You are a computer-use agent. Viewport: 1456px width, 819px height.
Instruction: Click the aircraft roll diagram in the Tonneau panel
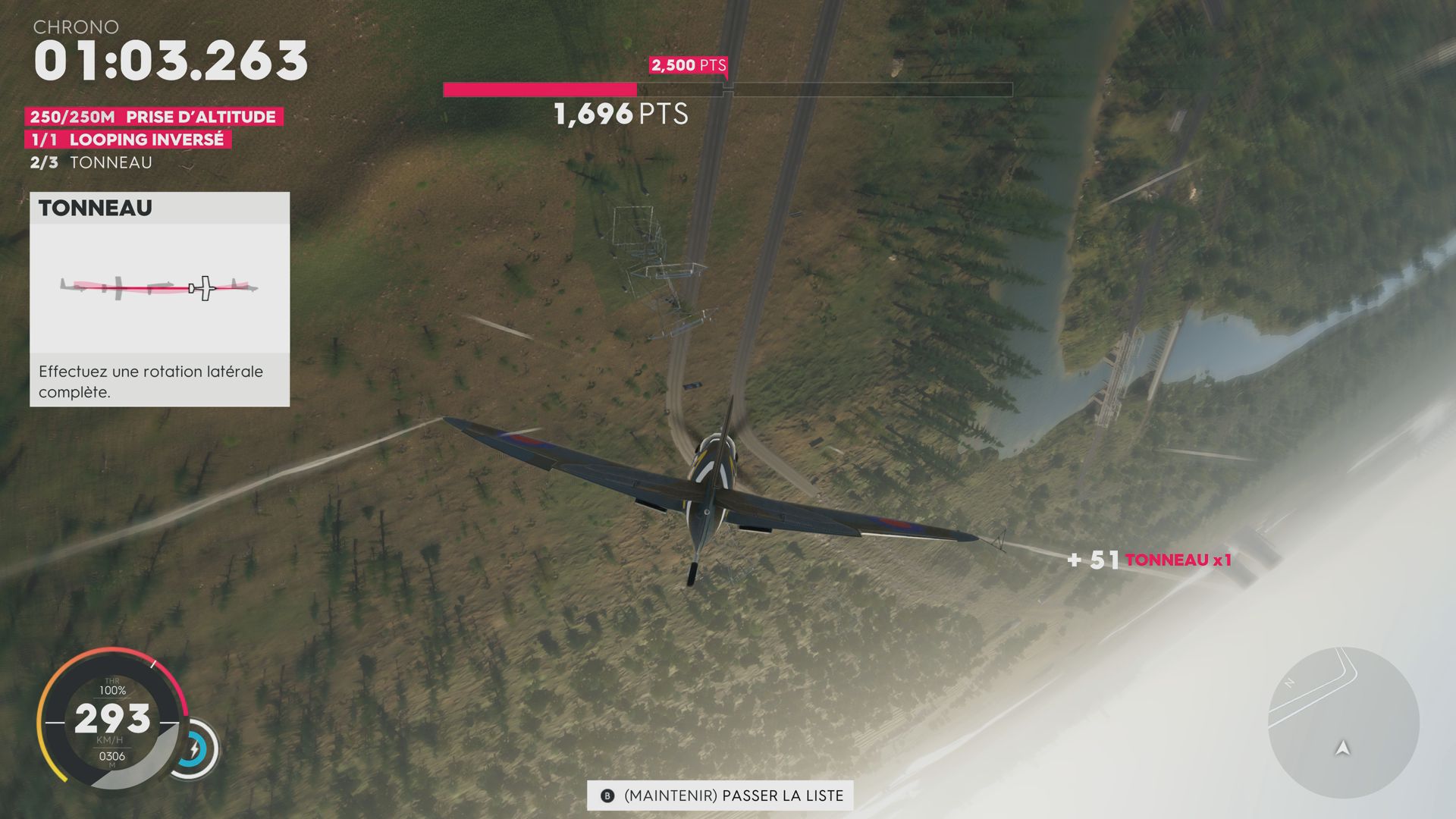point(159,287)
